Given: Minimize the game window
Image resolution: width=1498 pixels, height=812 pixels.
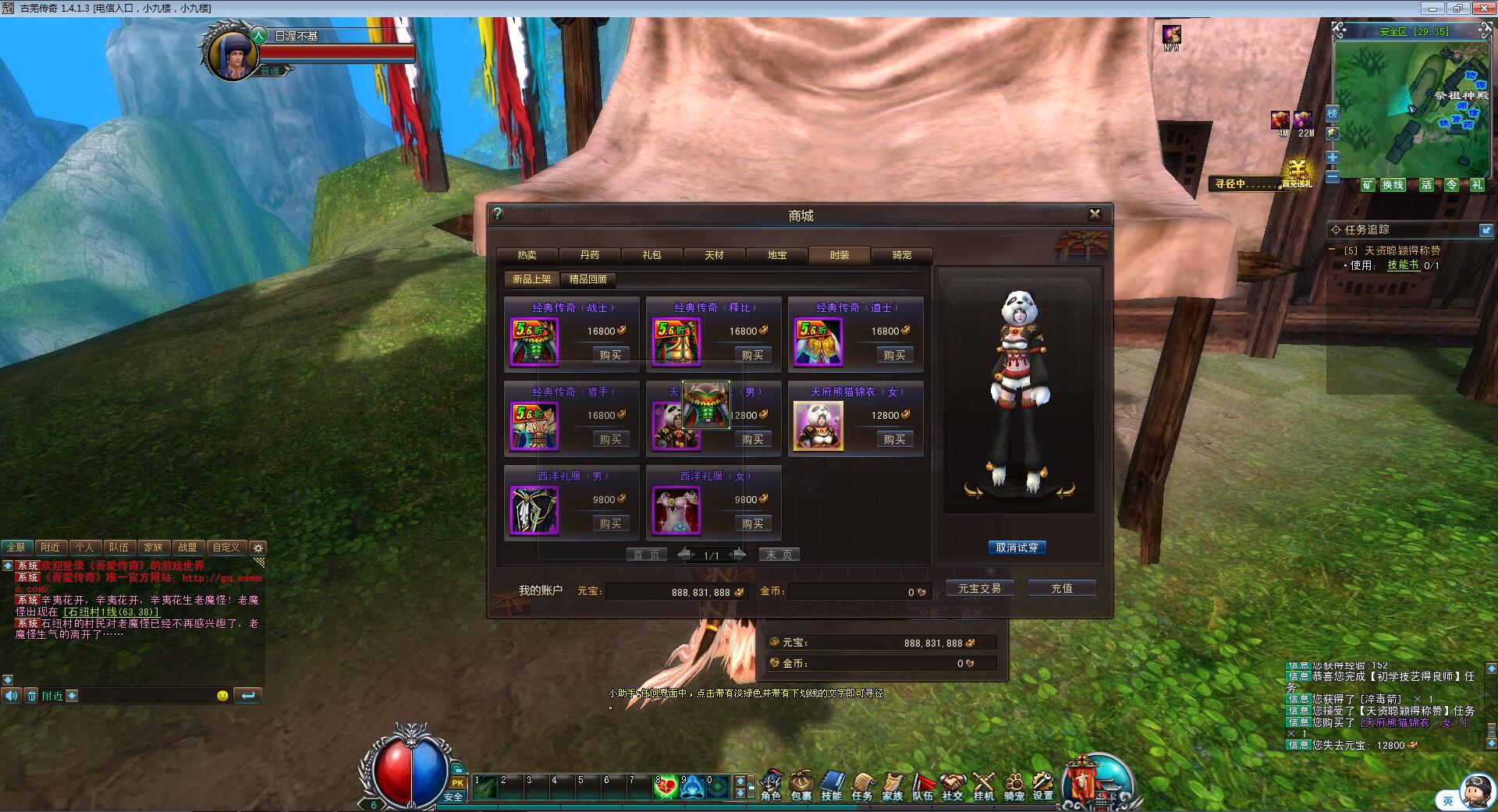Looking at the screenshot, I should click(x=1432, y=9).
